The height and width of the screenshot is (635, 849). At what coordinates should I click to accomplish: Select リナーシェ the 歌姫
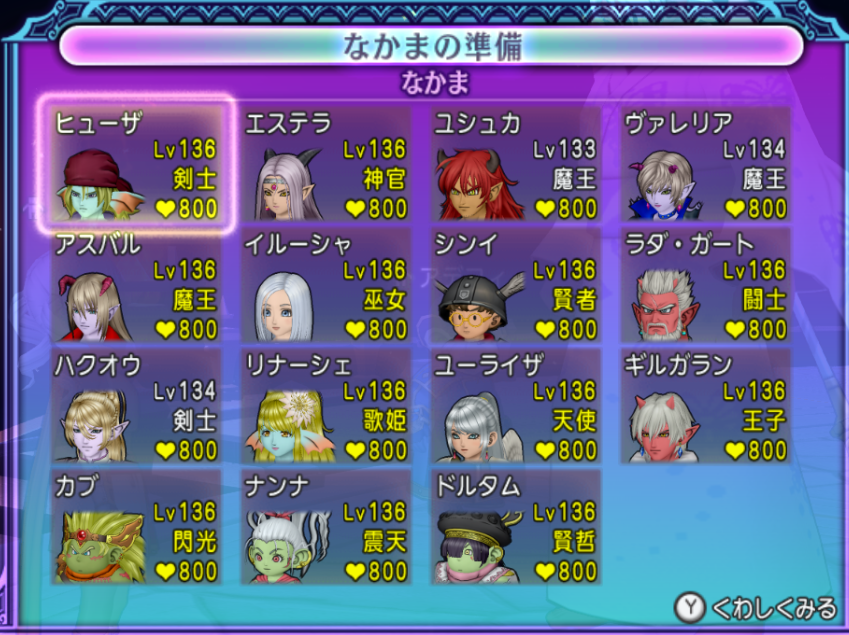[326, 406]
